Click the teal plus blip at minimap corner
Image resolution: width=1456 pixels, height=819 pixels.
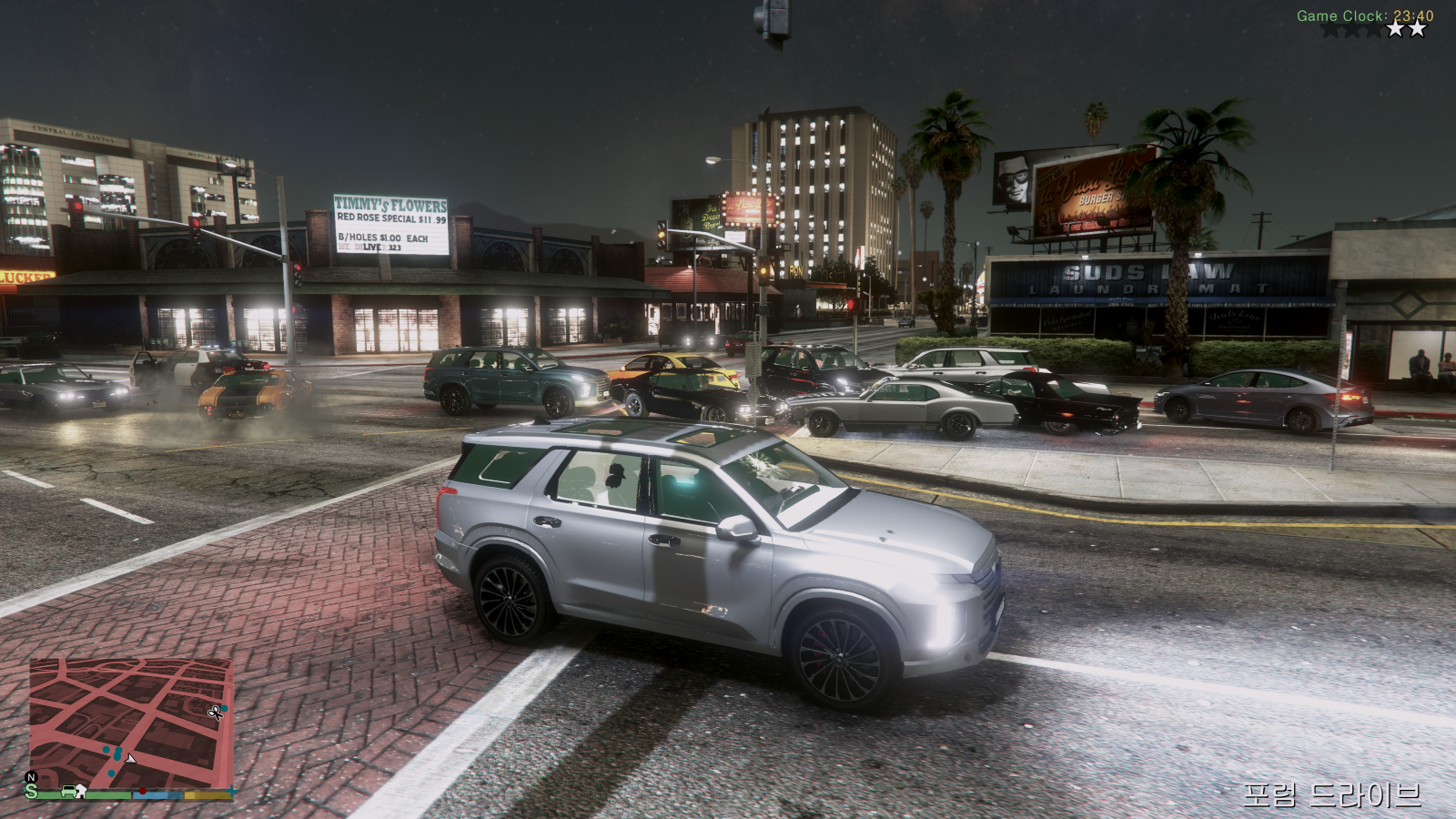click(232, 792)
